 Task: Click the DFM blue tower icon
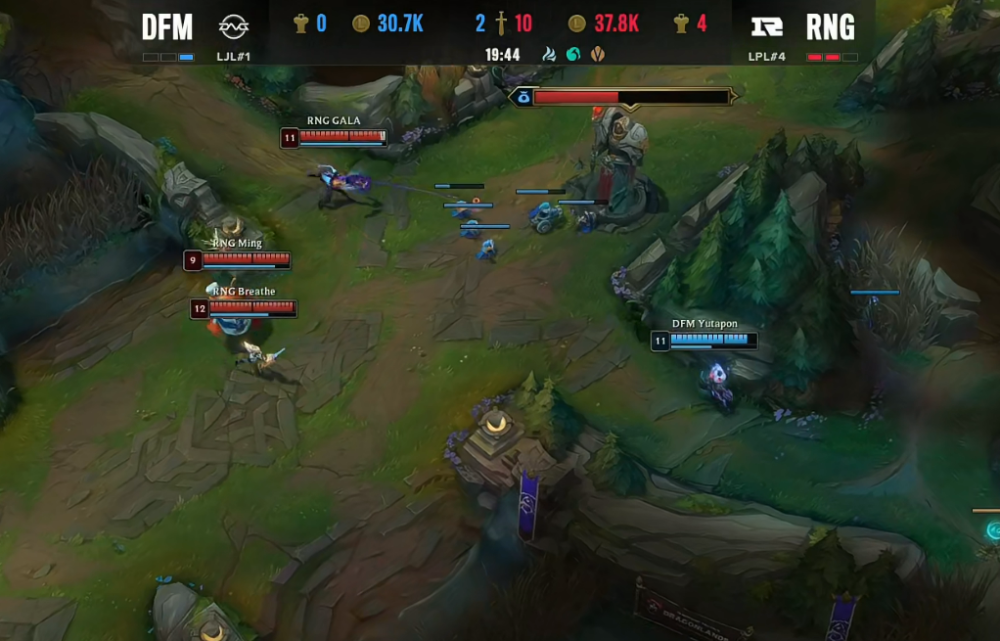[300, 23]
